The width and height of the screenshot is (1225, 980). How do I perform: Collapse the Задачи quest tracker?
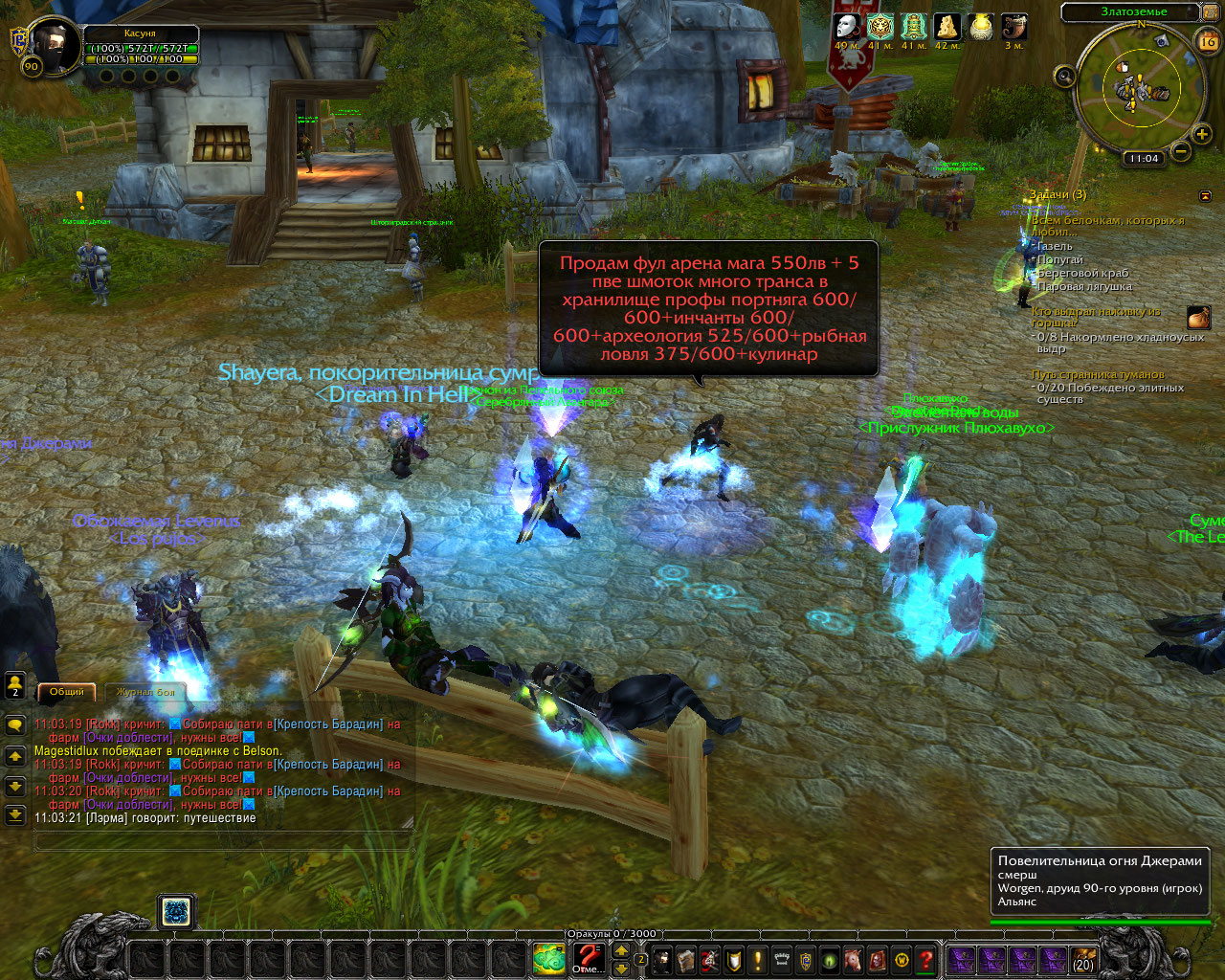pyautogui.click(x=1205, y=196)
